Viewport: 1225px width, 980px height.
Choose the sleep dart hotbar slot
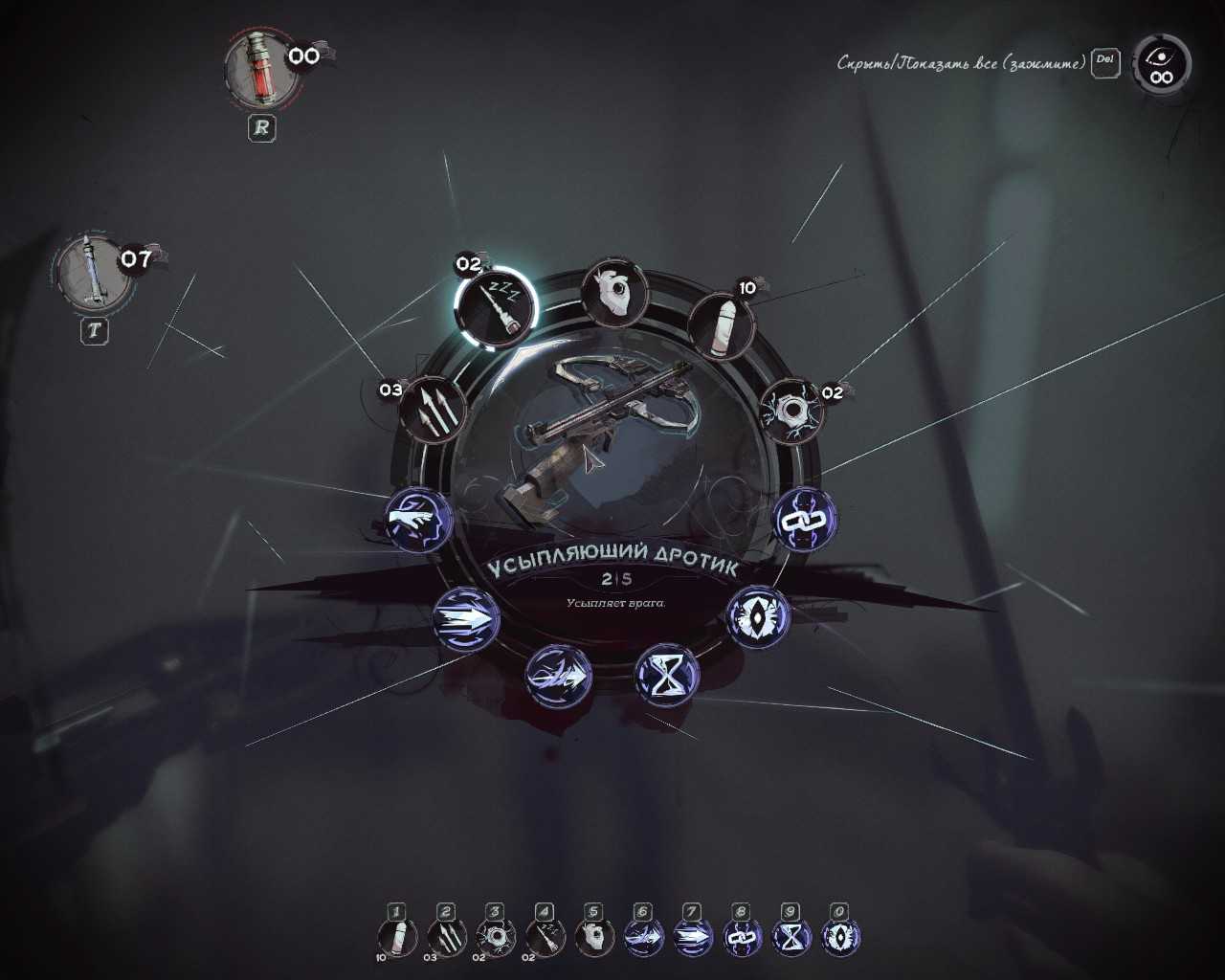click(x=545, y=938)
